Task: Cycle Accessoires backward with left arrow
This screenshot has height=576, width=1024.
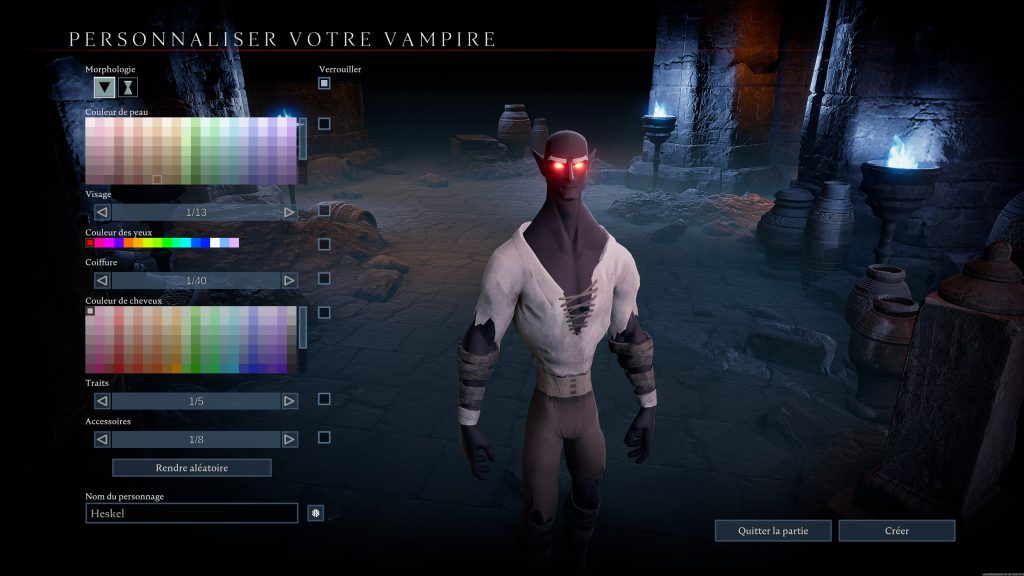Action: tap(102, 439)
